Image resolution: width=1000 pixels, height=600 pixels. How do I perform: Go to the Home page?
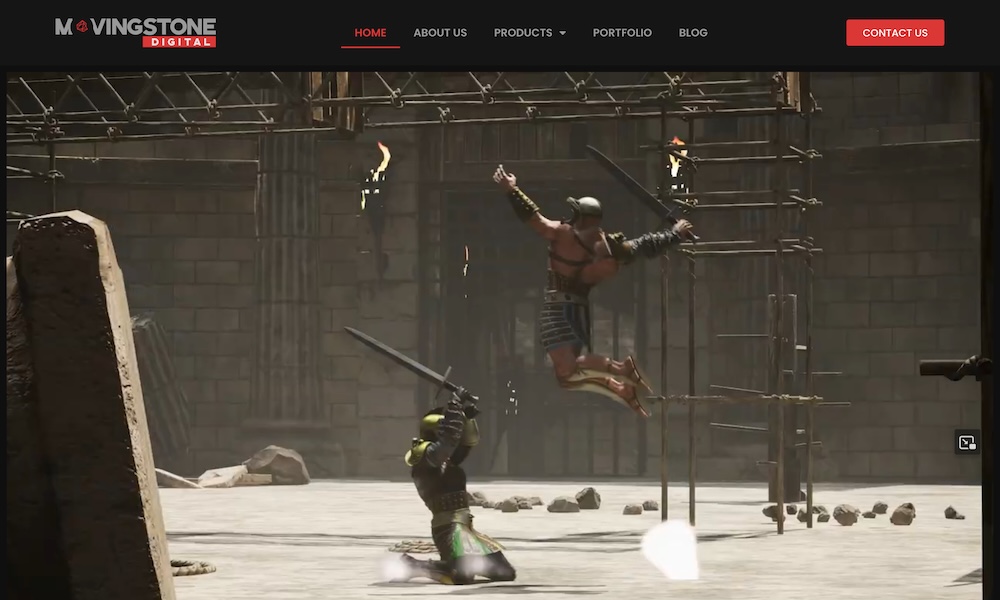(x=370, y=33)
